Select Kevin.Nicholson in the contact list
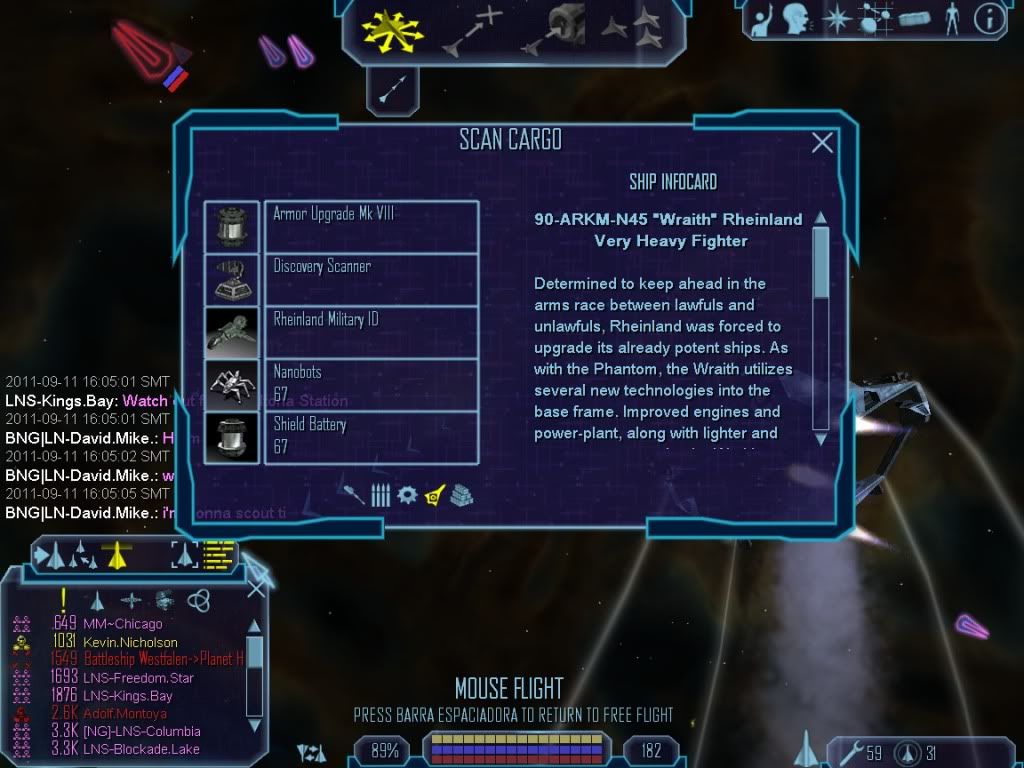 [x=130, y=642]
